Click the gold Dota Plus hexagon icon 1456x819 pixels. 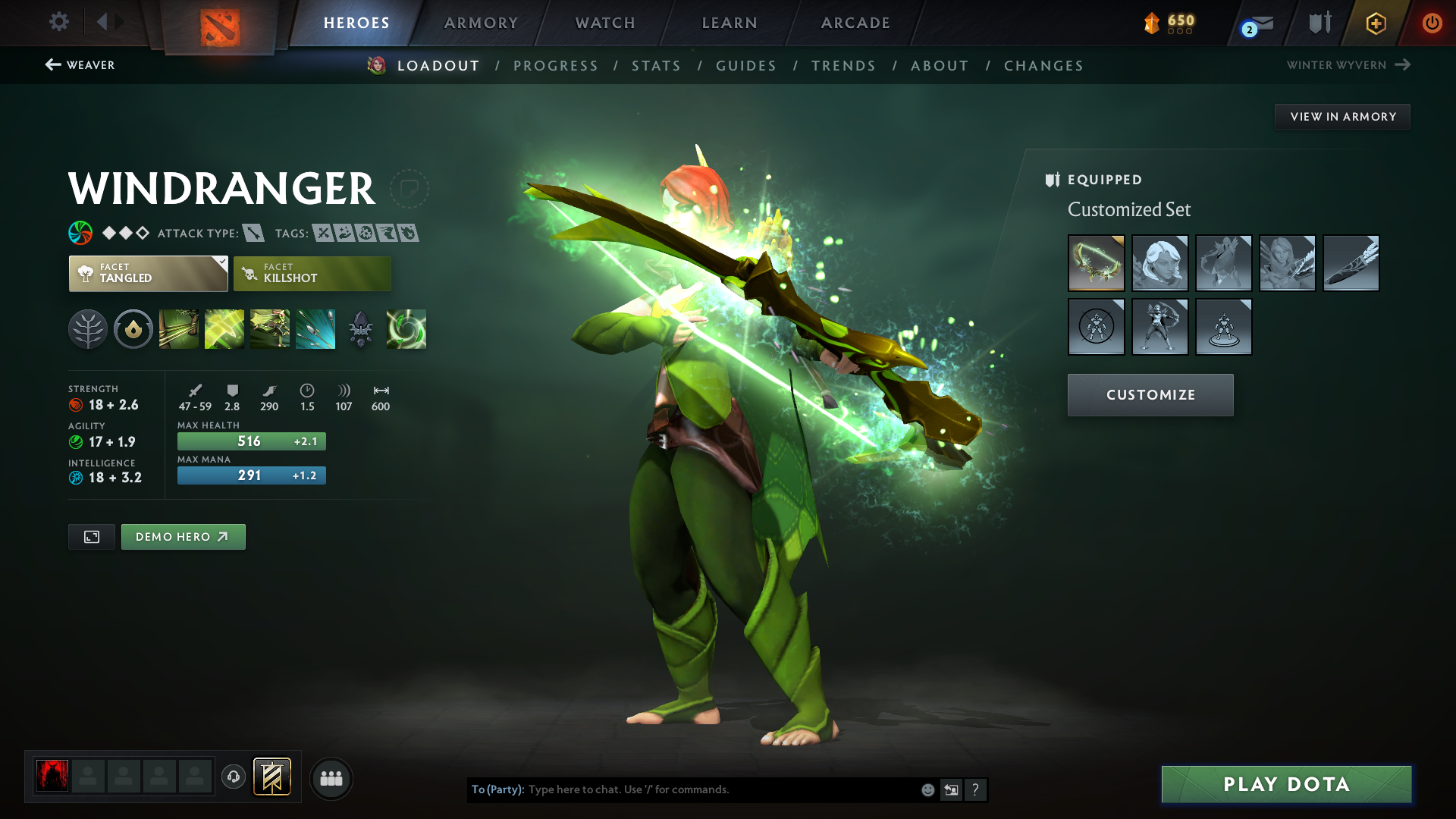point(1375,23)
